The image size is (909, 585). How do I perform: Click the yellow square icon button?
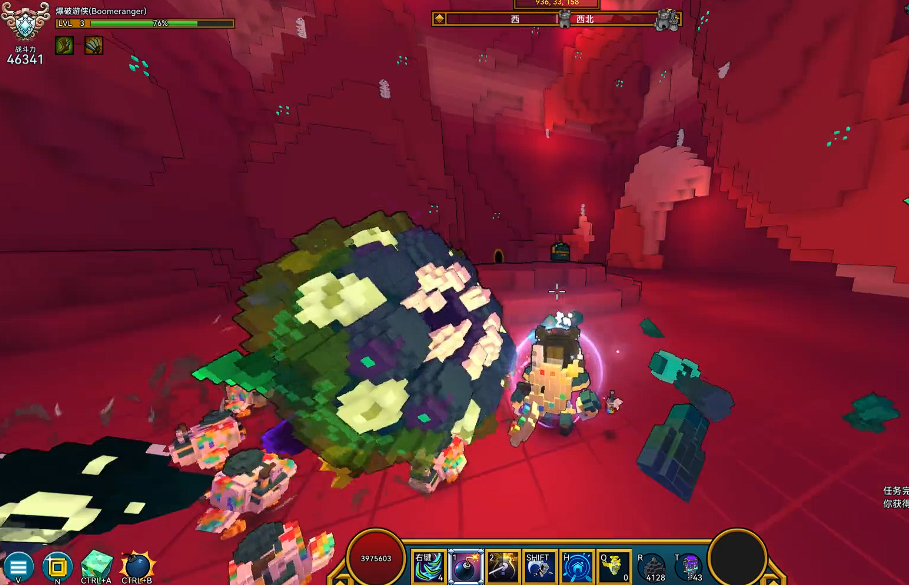[58, 566]
